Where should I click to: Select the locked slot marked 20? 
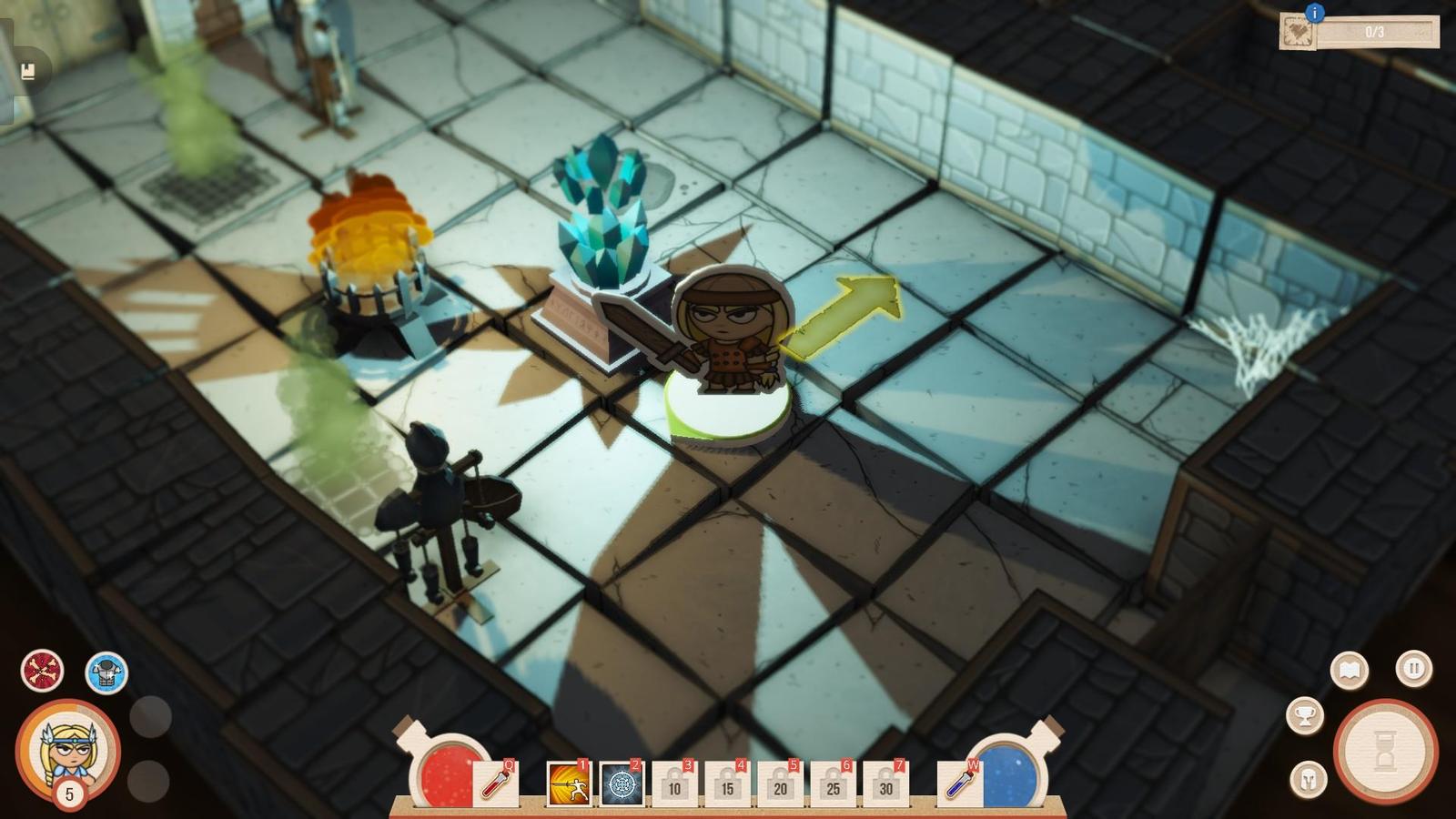(780, 784)
